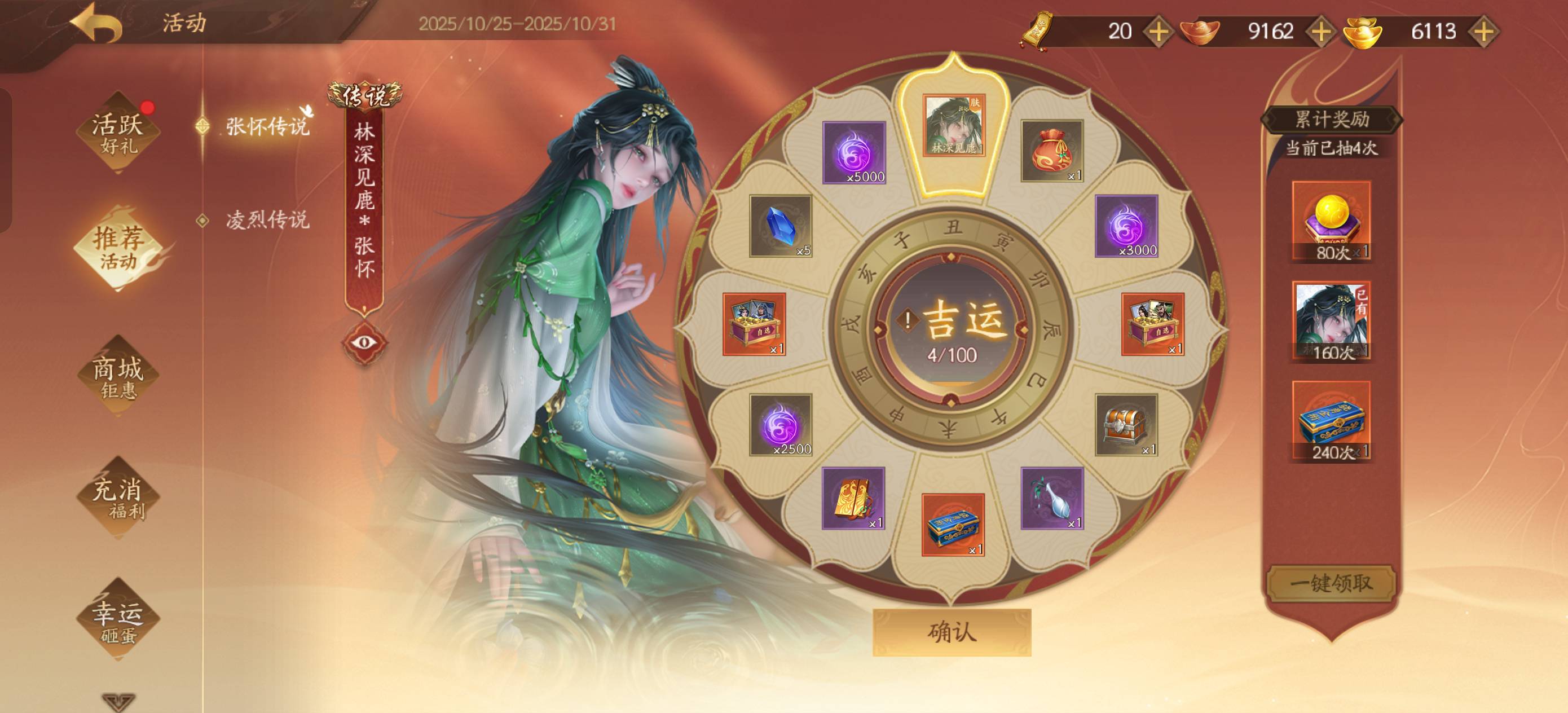Inspect the 240次 blue chest reward
Image resolution: width=1568 pixels, height=713 pixels.
1331,421
